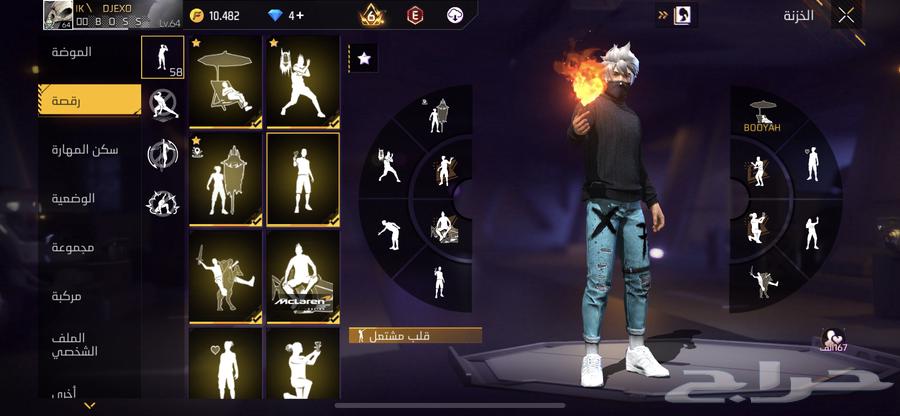This screenshot has height=416, width=900.
Task: Pick the McLaren emote tile
Action: point(303,277)
